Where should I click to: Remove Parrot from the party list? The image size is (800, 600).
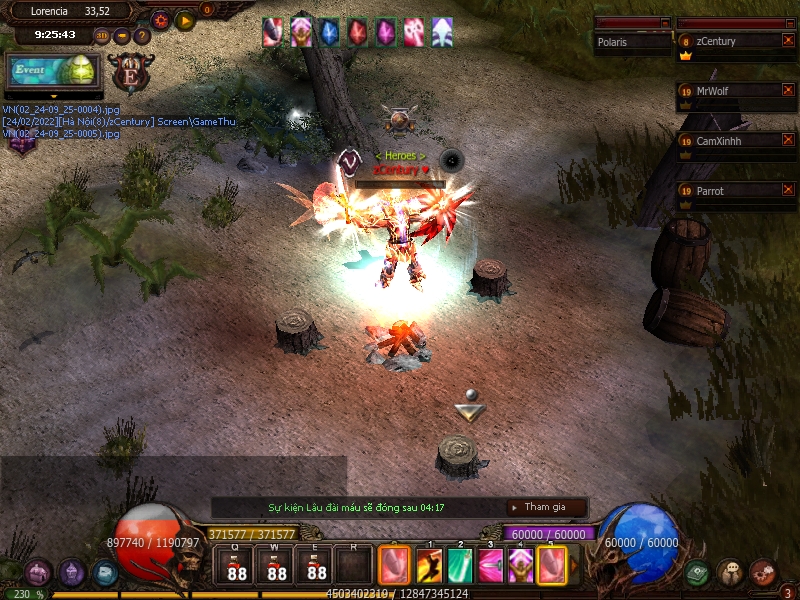(788, 190)
